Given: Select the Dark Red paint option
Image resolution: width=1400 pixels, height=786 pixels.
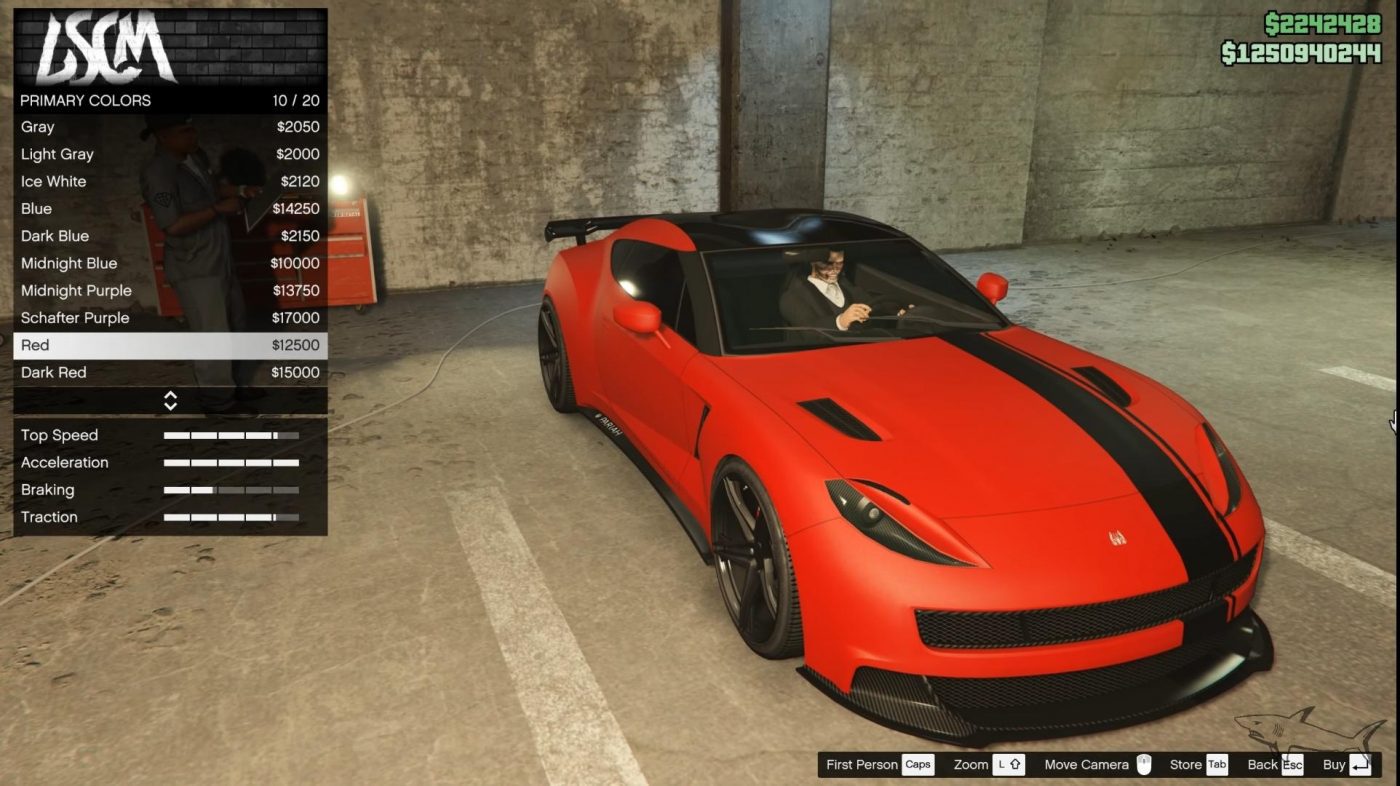Looking at the screenshot, I should click(x=170, y=372).
